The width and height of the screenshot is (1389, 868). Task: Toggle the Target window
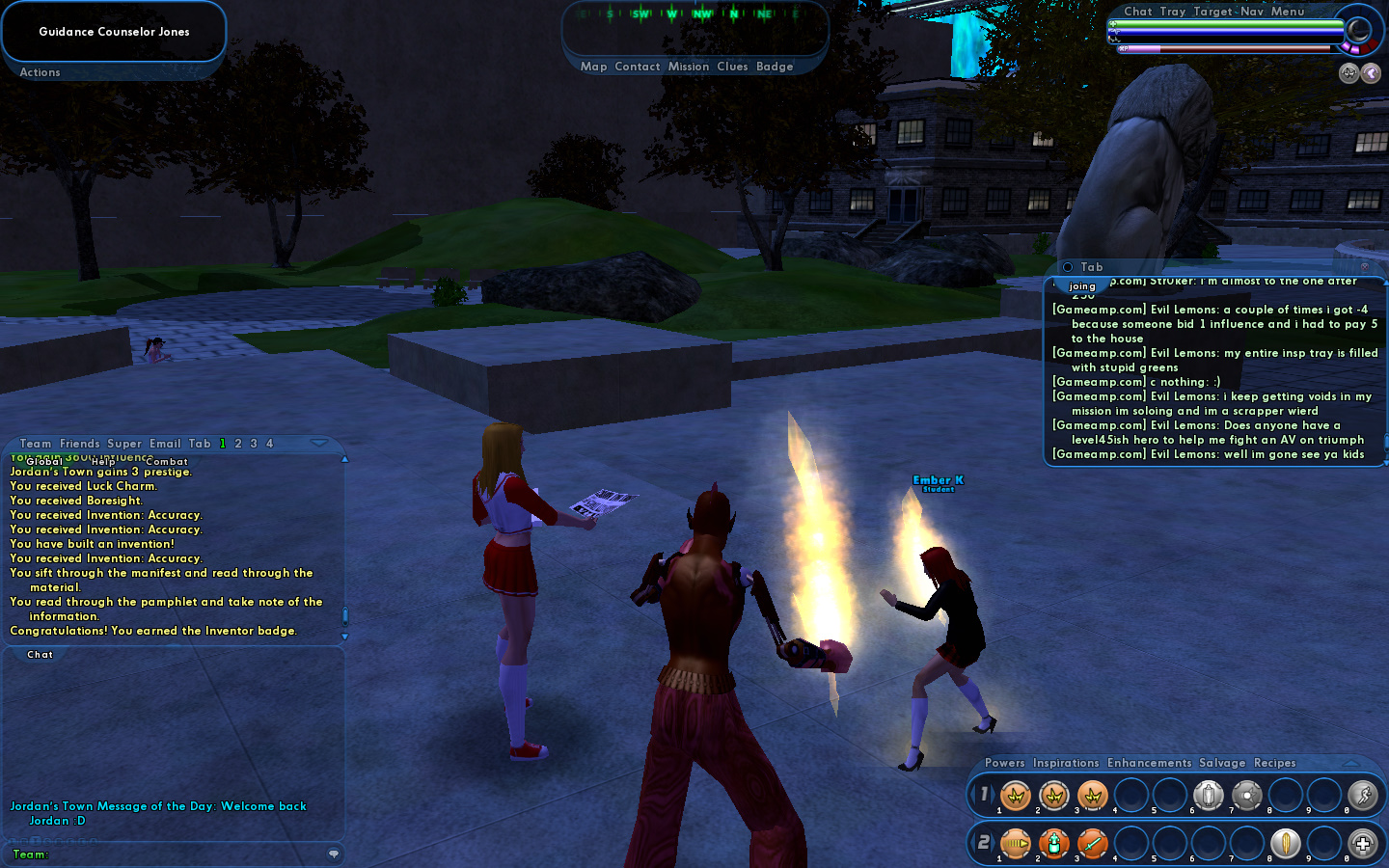click(1212, 12)
